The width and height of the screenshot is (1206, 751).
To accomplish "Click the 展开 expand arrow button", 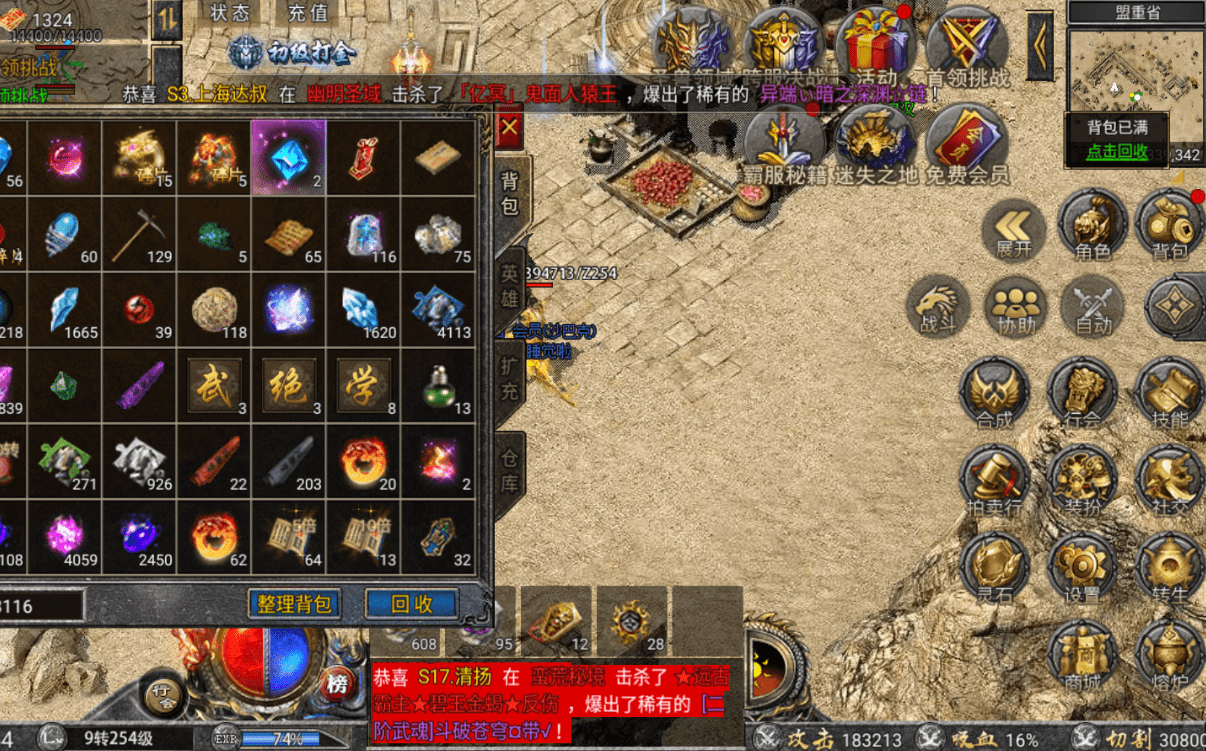I will (1013, 229).
